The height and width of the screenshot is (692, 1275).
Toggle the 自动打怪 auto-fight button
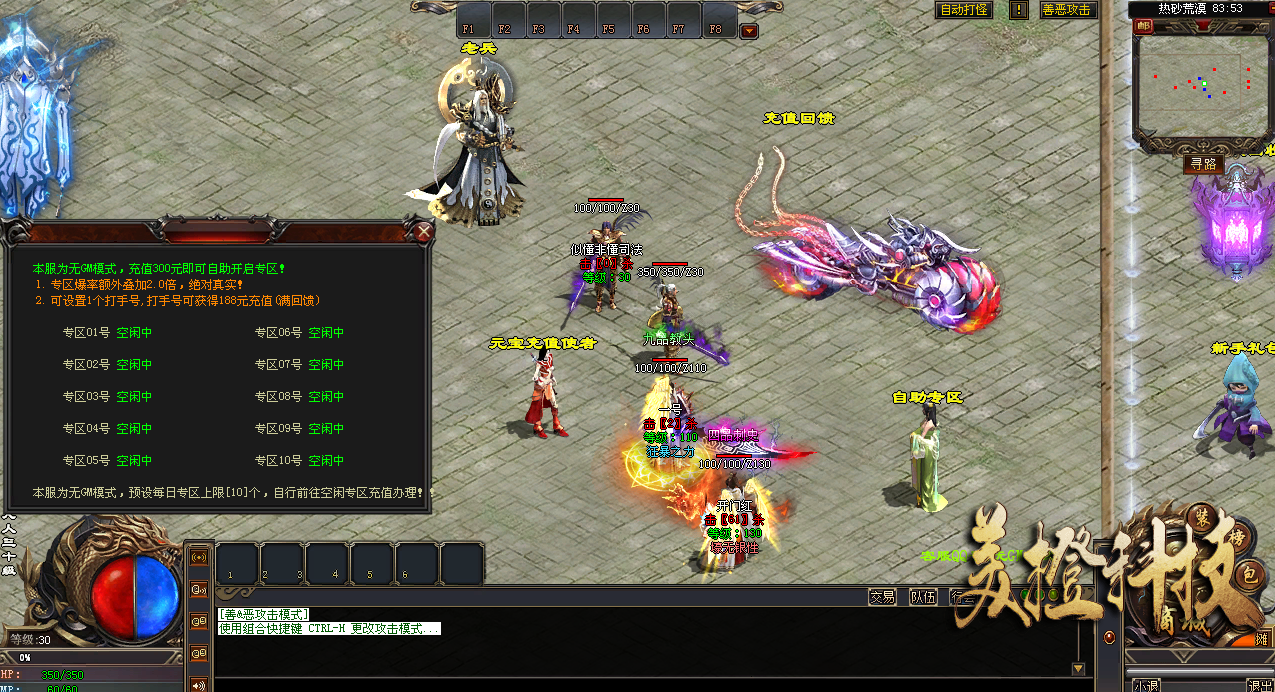click(x=963, y=10)
